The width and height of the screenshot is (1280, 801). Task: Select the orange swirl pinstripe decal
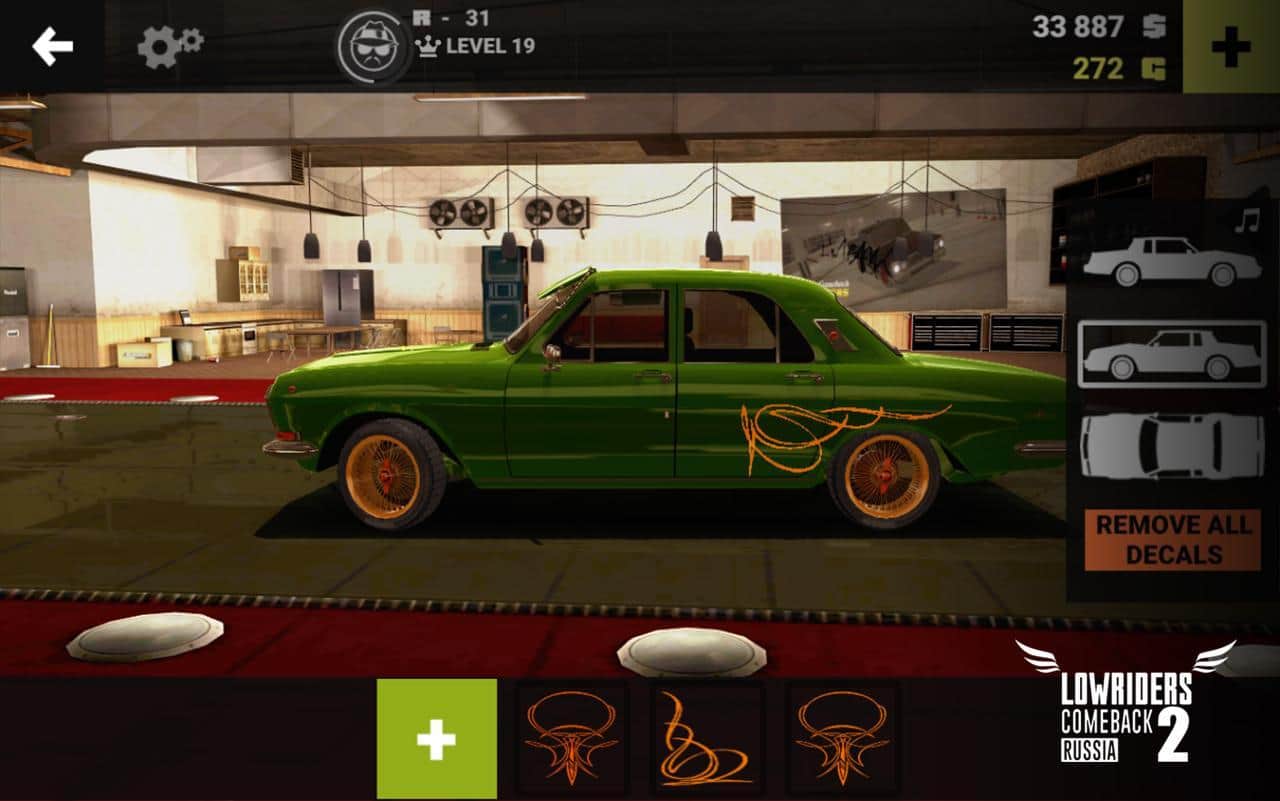(707, 739)
